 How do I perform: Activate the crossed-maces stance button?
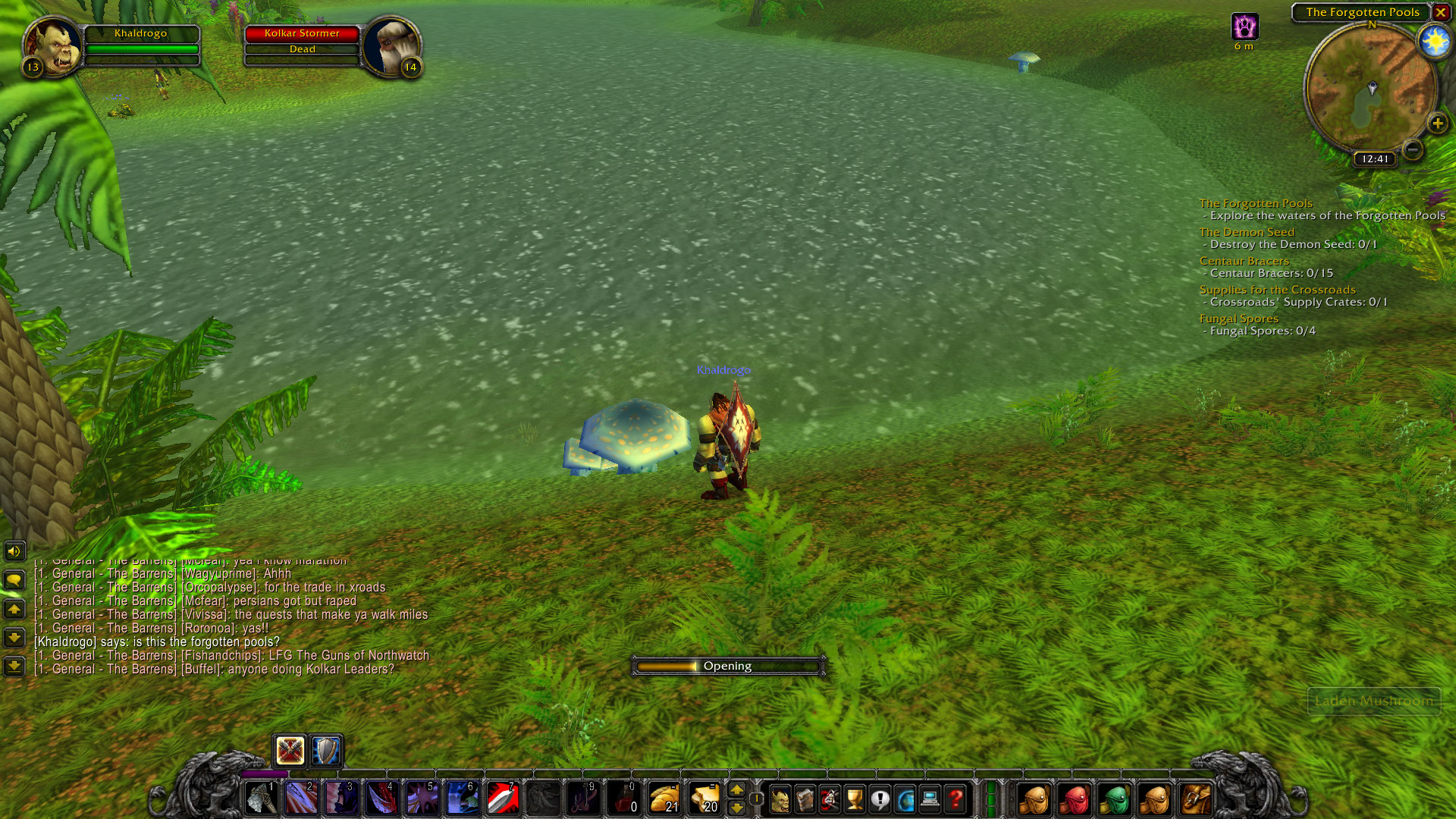tap(290, 751)
